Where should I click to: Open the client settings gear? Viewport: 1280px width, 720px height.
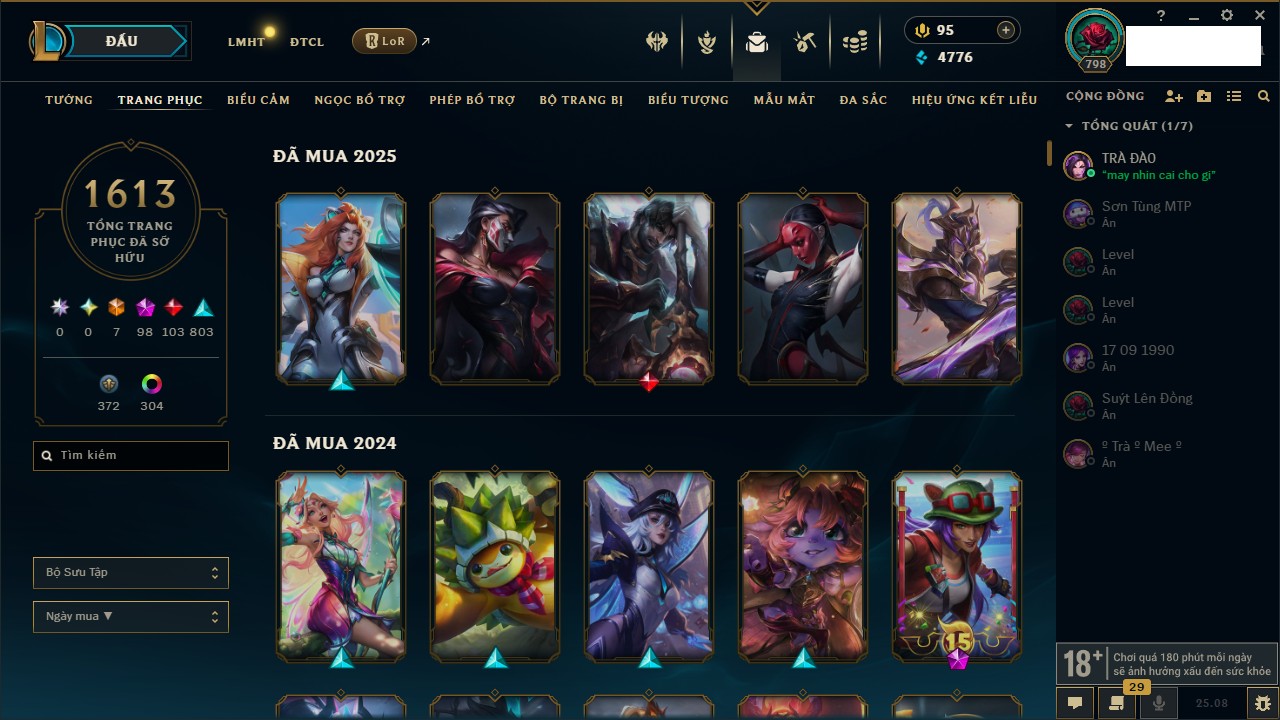(1227, 16)
